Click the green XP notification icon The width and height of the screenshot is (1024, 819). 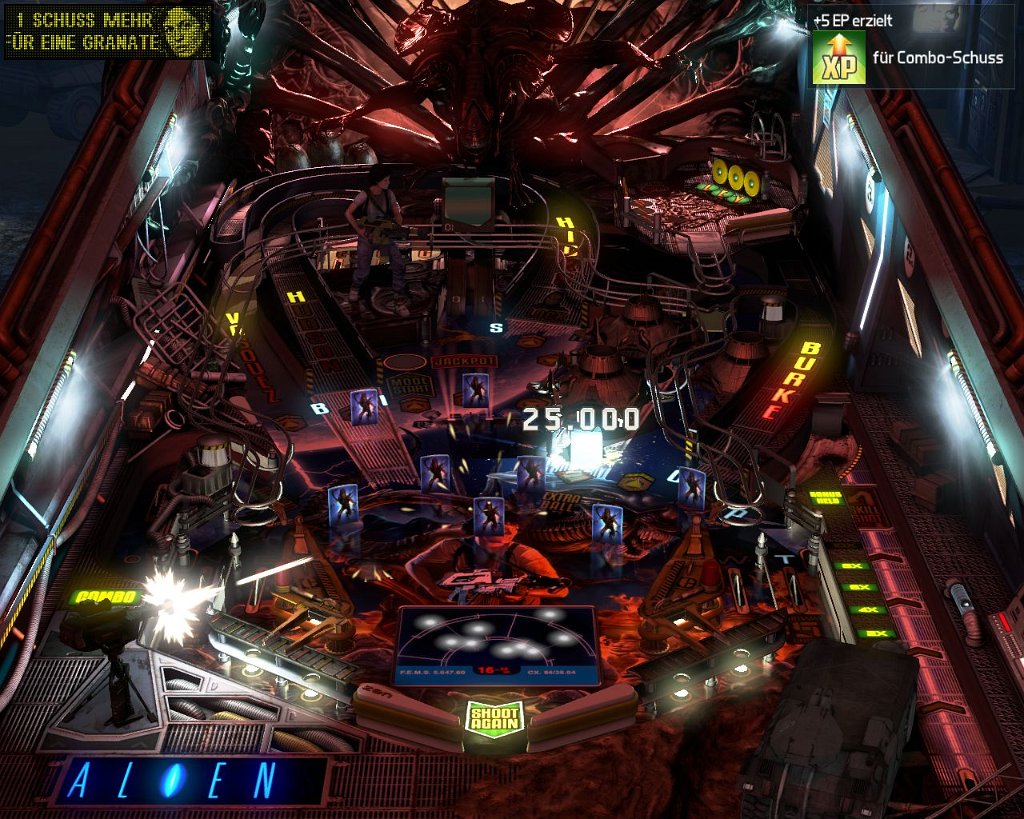(838, 58)
